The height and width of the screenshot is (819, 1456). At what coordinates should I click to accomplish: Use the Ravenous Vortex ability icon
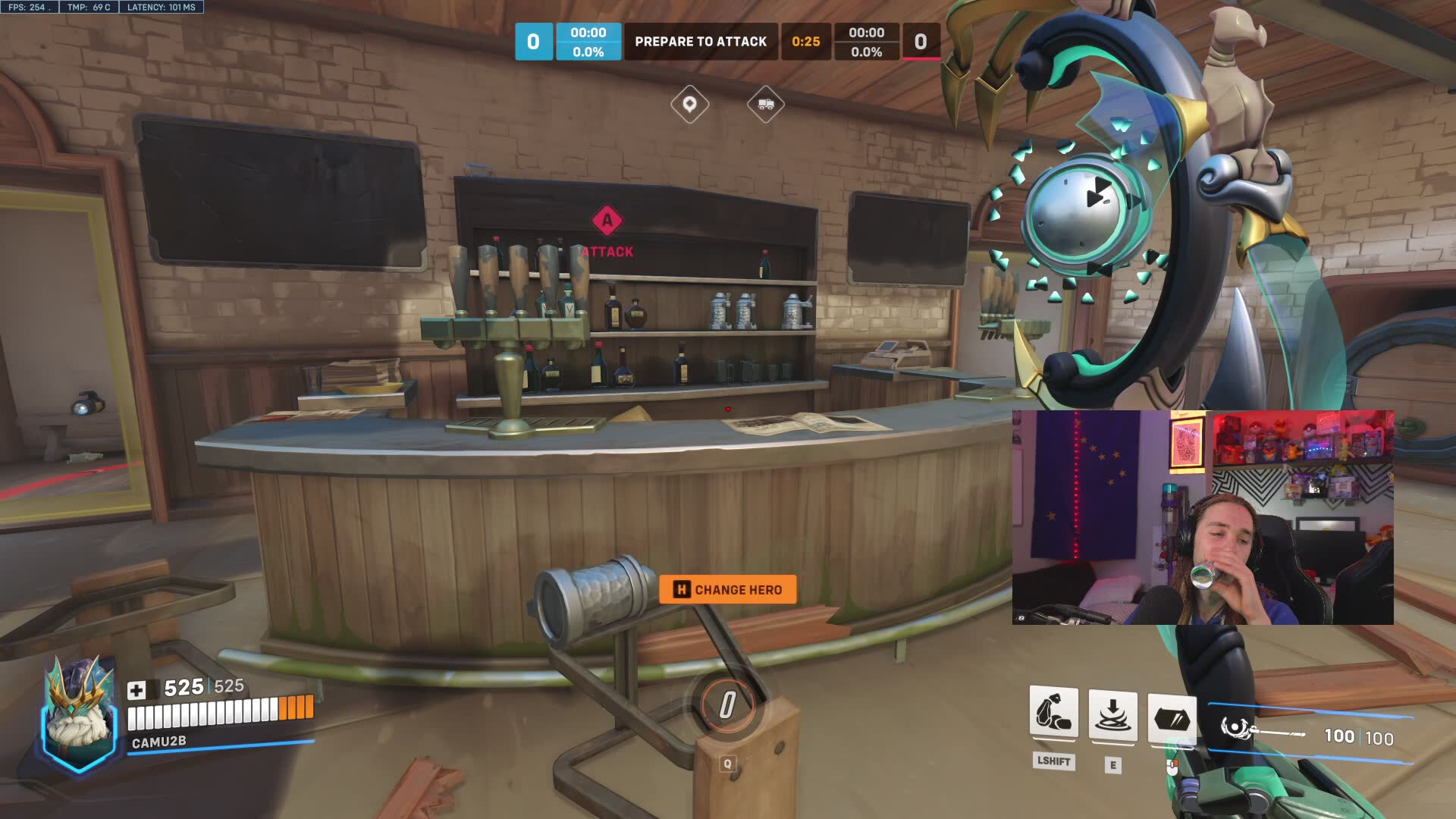1112,714
